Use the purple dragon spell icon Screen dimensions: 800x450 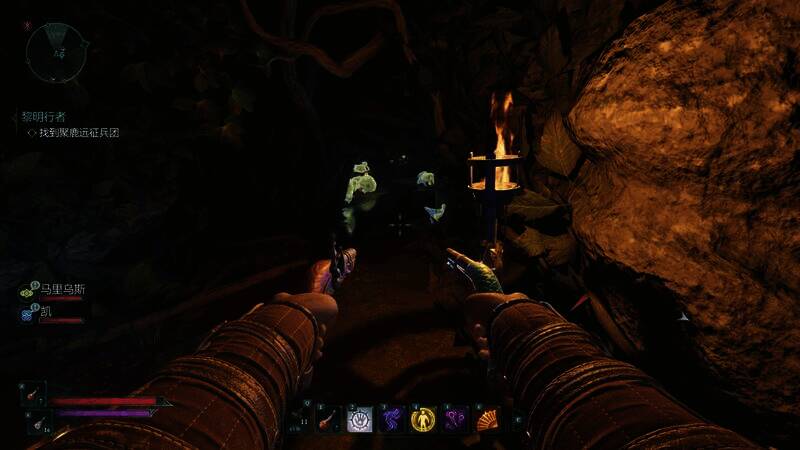pos(391,420)
